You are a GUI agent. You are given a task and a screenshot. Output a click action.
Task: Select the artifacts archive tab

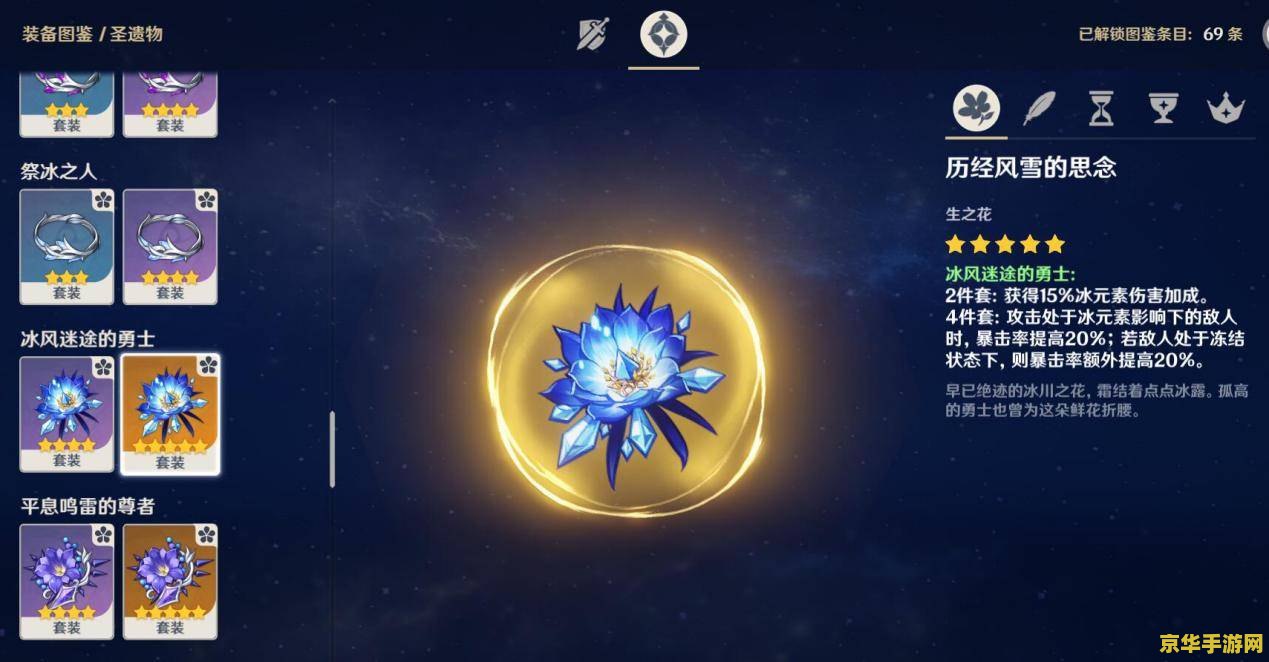coord(663,35)
